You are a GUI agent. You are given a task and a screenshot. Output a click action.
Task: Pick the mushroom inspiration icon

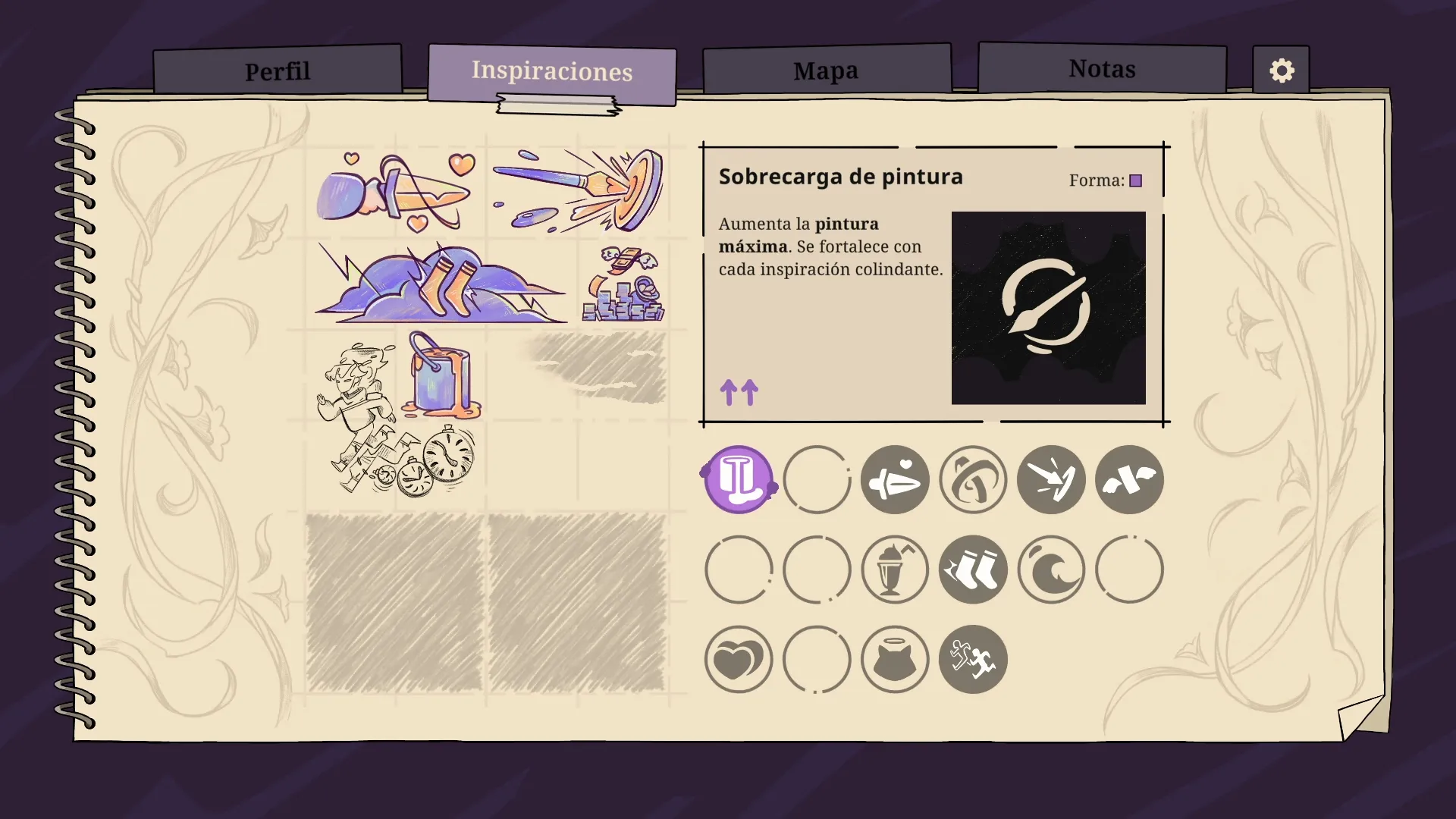[x=973, y=479]
